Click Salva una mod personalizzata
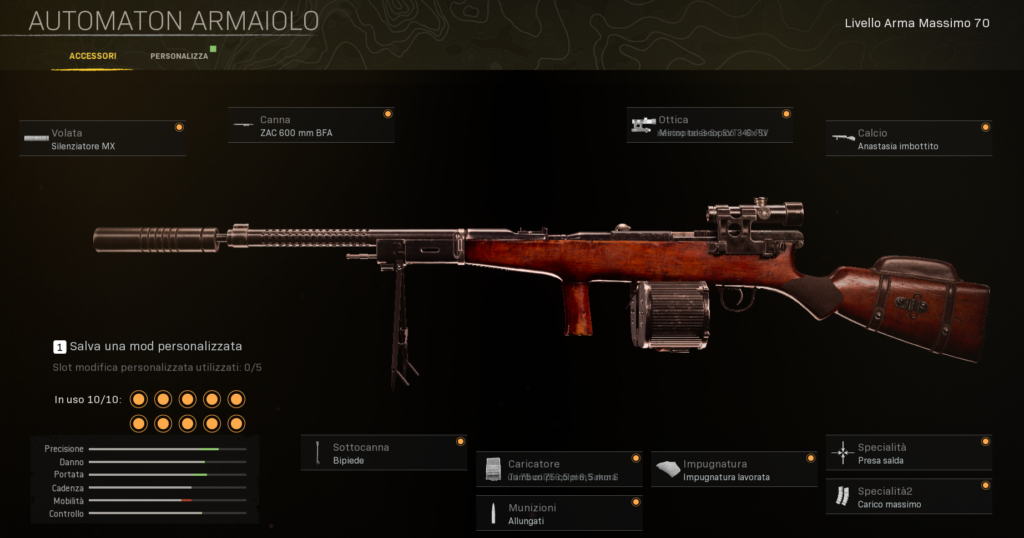 pos(147,346)
